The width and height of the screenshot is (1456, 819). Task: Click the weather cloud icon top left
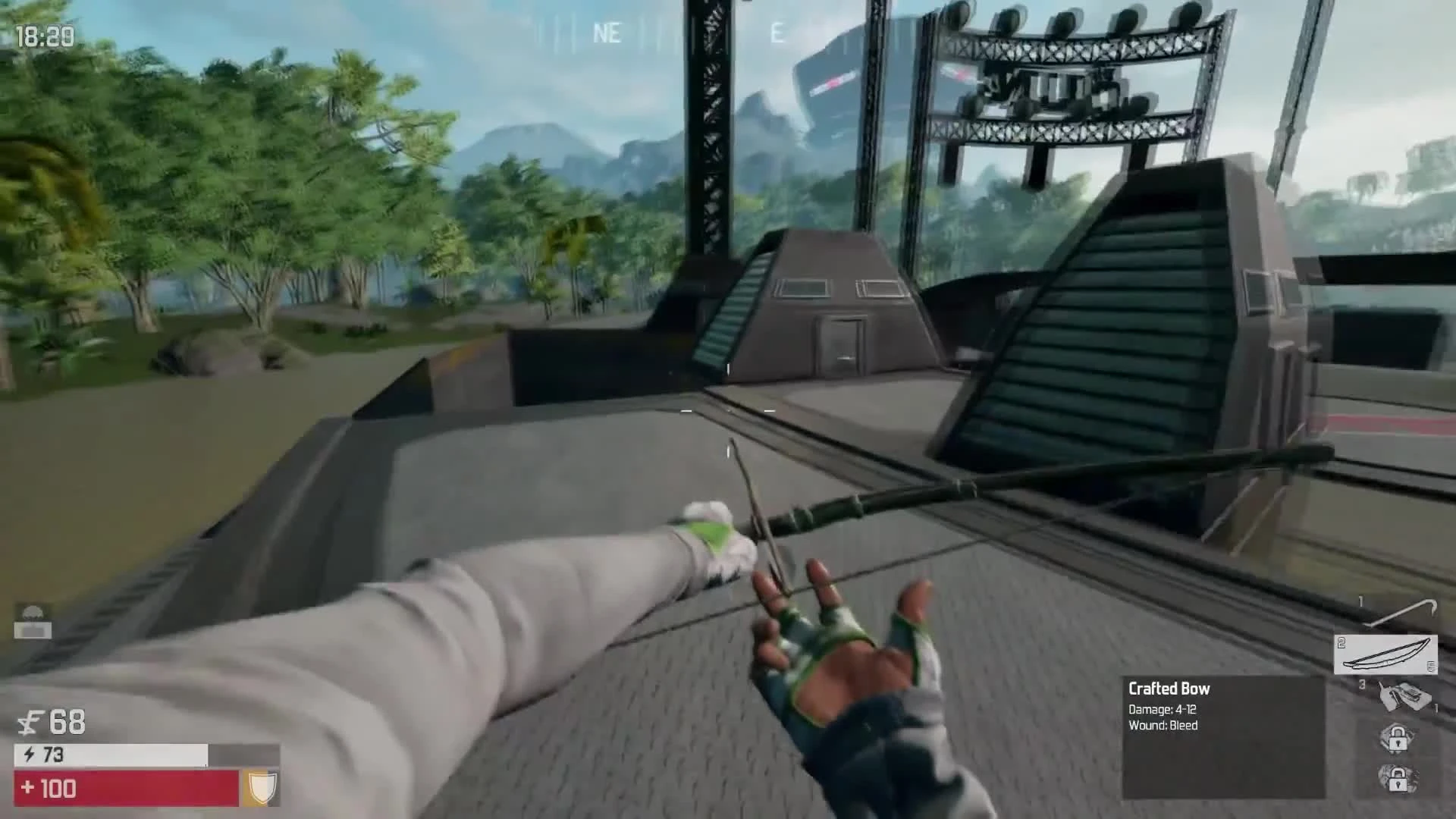(x=33, y=611)
